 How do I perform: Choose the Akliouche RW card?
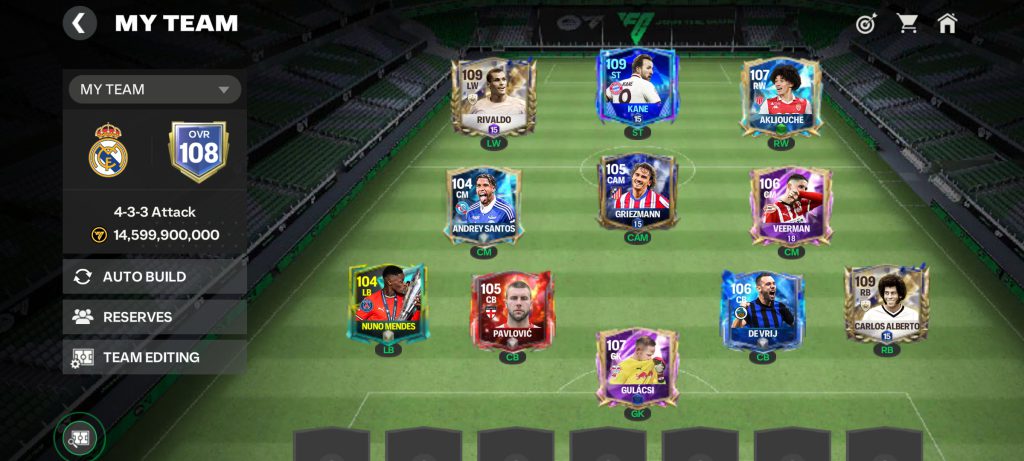[781, 97]
